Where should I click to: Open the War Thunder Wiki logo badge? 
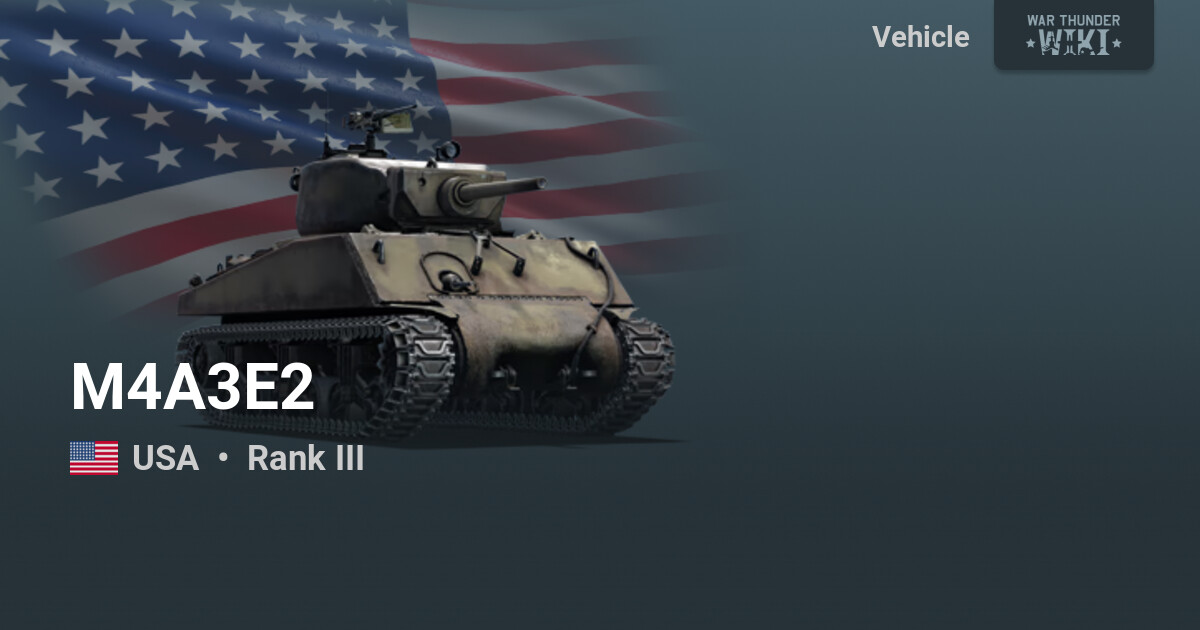tap(1073, 34)
